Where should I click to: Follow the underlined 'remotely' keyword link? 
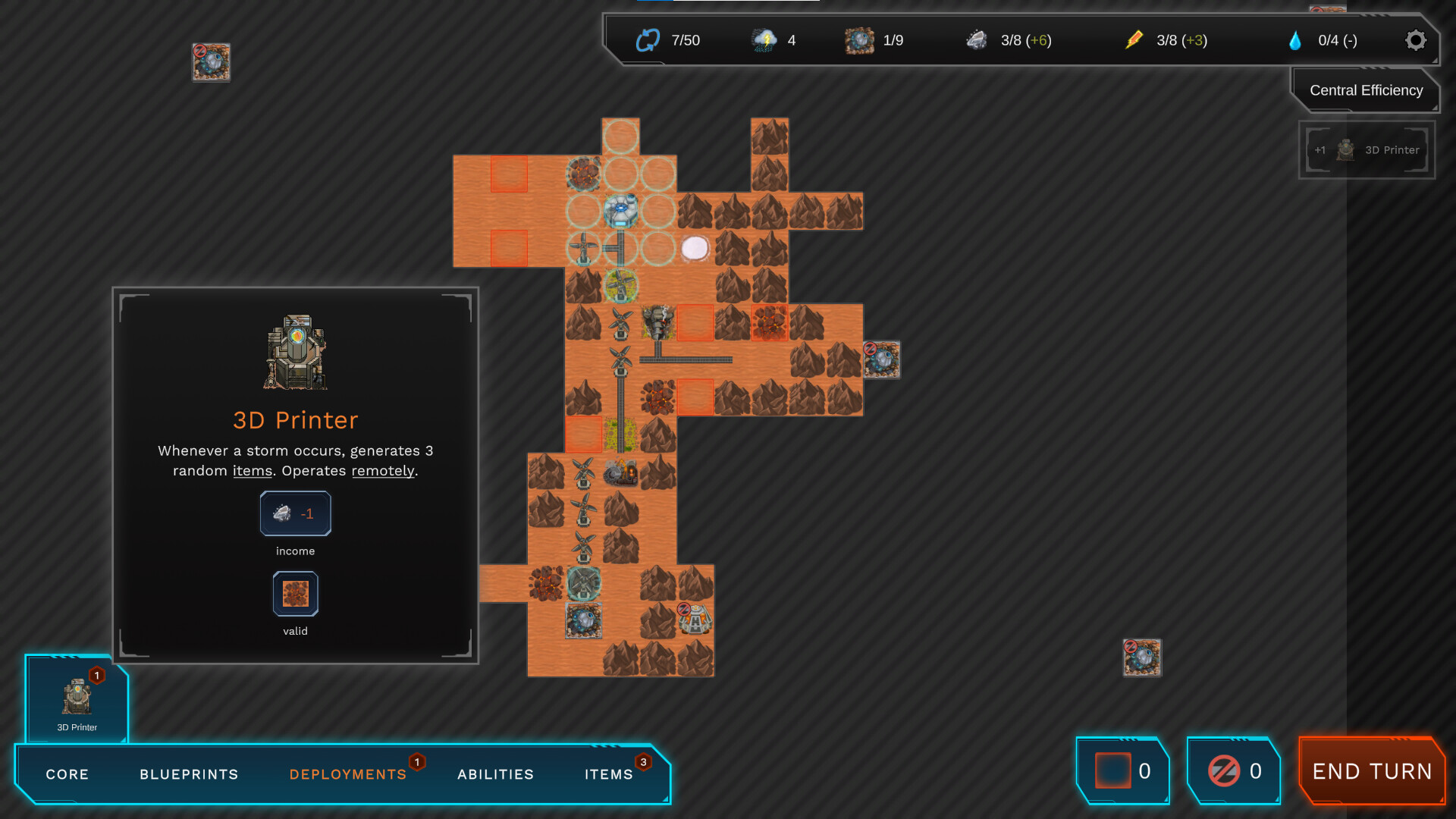[383, 471]
